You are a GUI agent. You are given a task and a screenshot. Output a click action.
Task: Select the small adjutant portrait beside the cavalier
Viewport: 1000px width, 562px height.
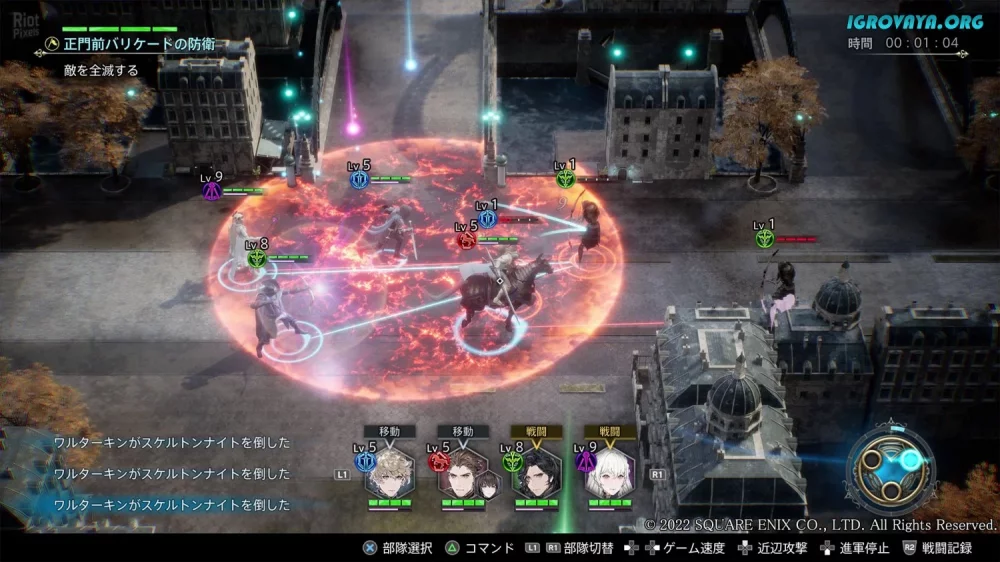(x=489, y=484)
